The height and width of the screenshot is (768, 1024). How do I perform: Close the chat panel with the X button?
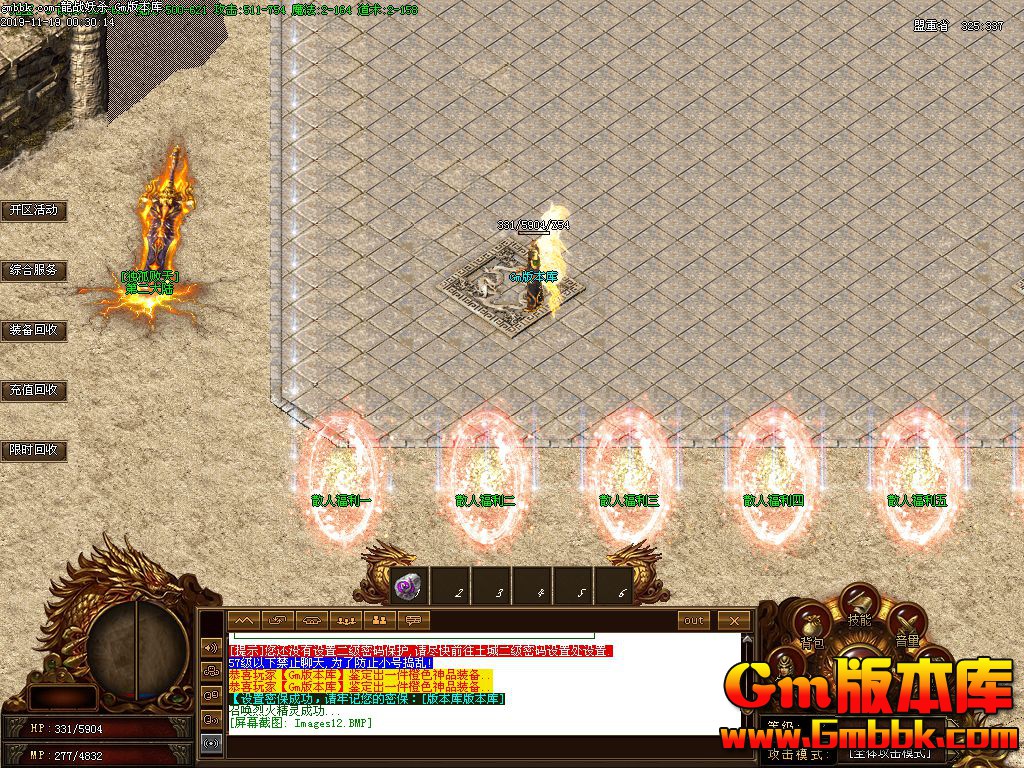coord(734,620)
